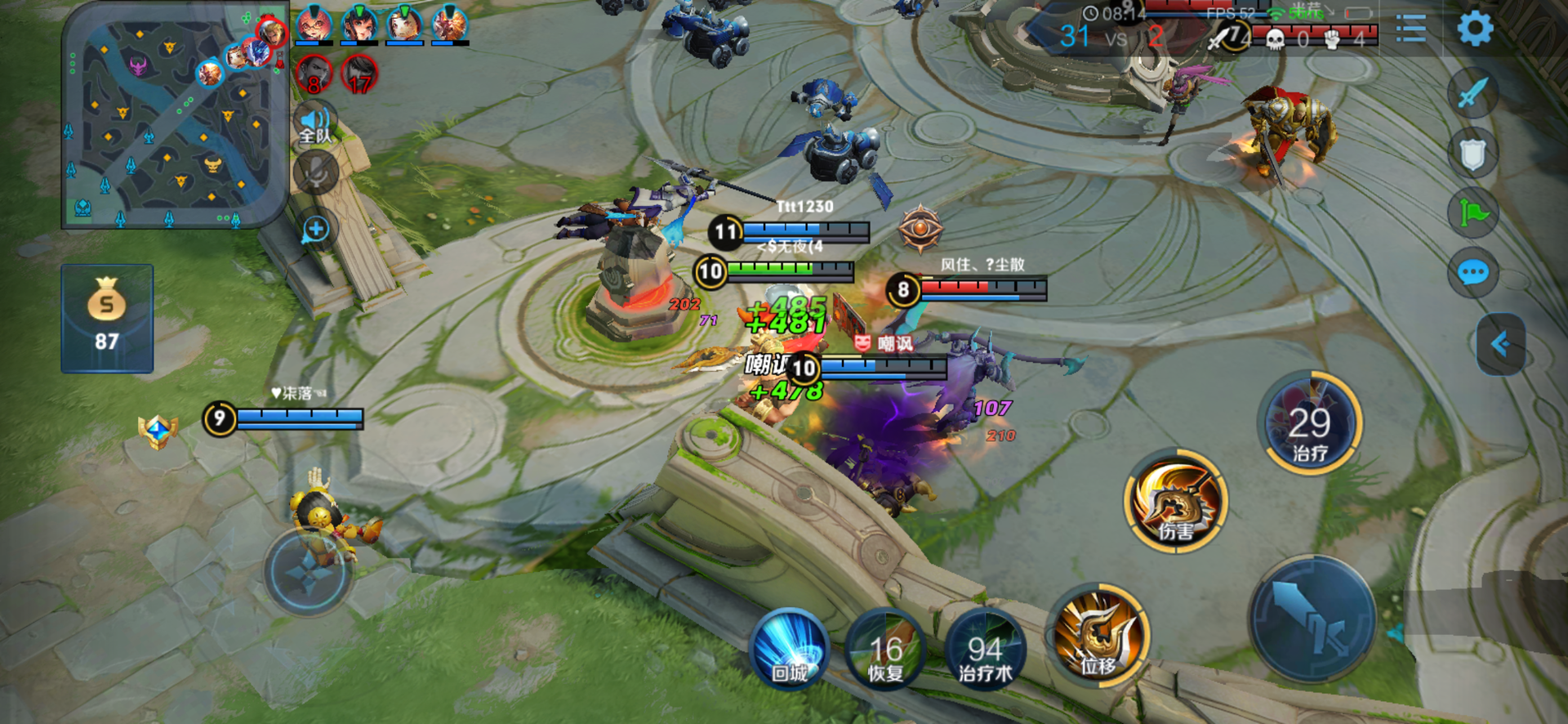This screenshot has height=724, width=1568.
Task: Send the shield defend signal
Action: click(1472, 154)
